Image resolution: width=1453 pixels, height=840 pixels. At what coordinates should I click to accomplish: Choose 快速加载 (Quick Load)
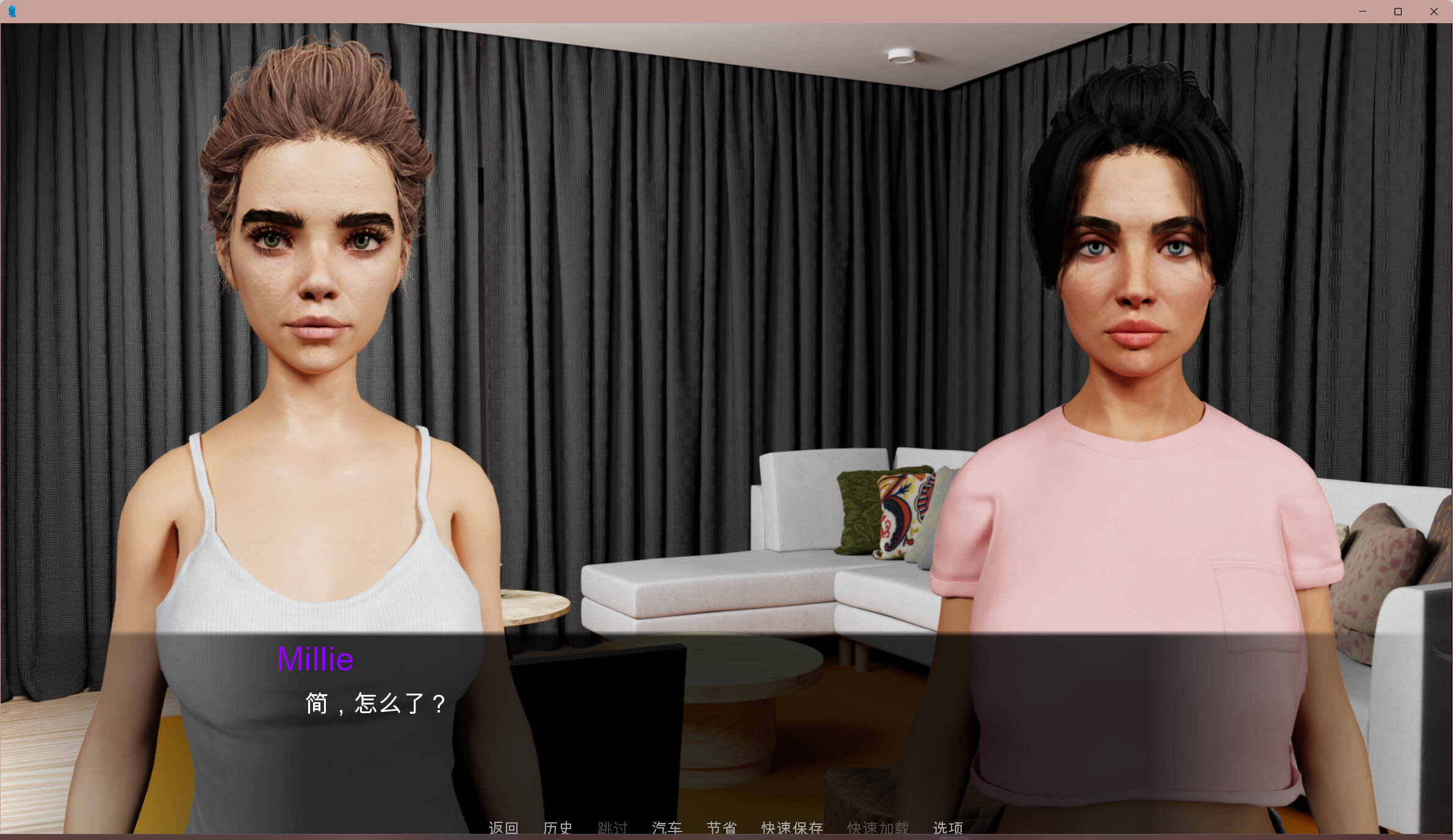point(878,828)
